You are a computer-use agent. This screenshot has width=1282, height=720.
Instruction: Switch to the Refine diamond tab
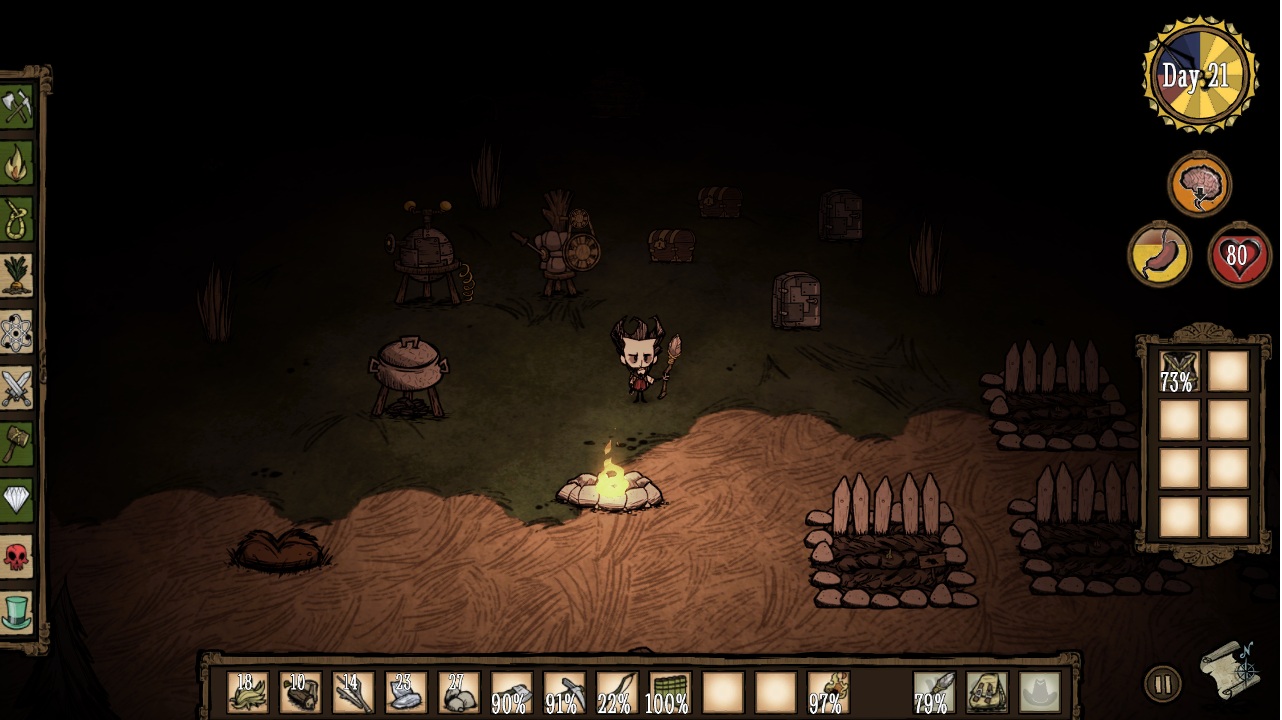(x=16, y=499)
